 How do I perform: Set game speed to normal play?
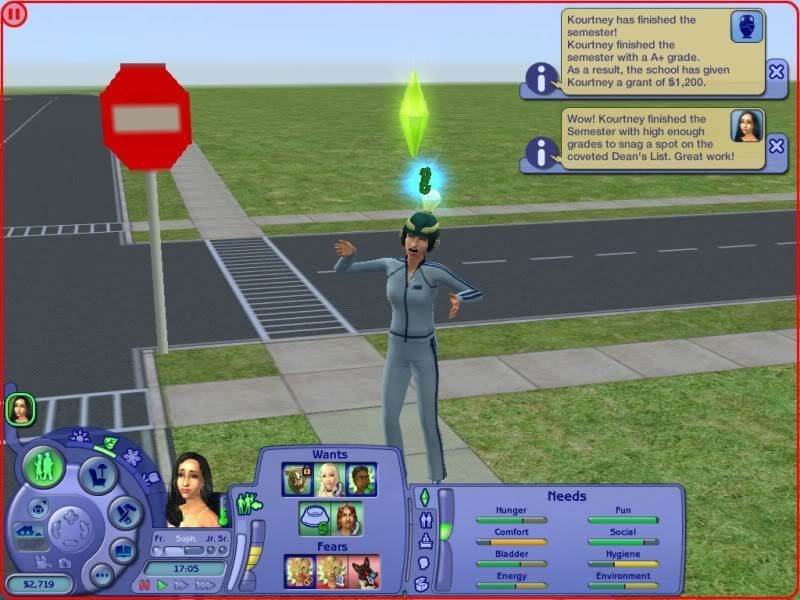[x=161, y=584]
